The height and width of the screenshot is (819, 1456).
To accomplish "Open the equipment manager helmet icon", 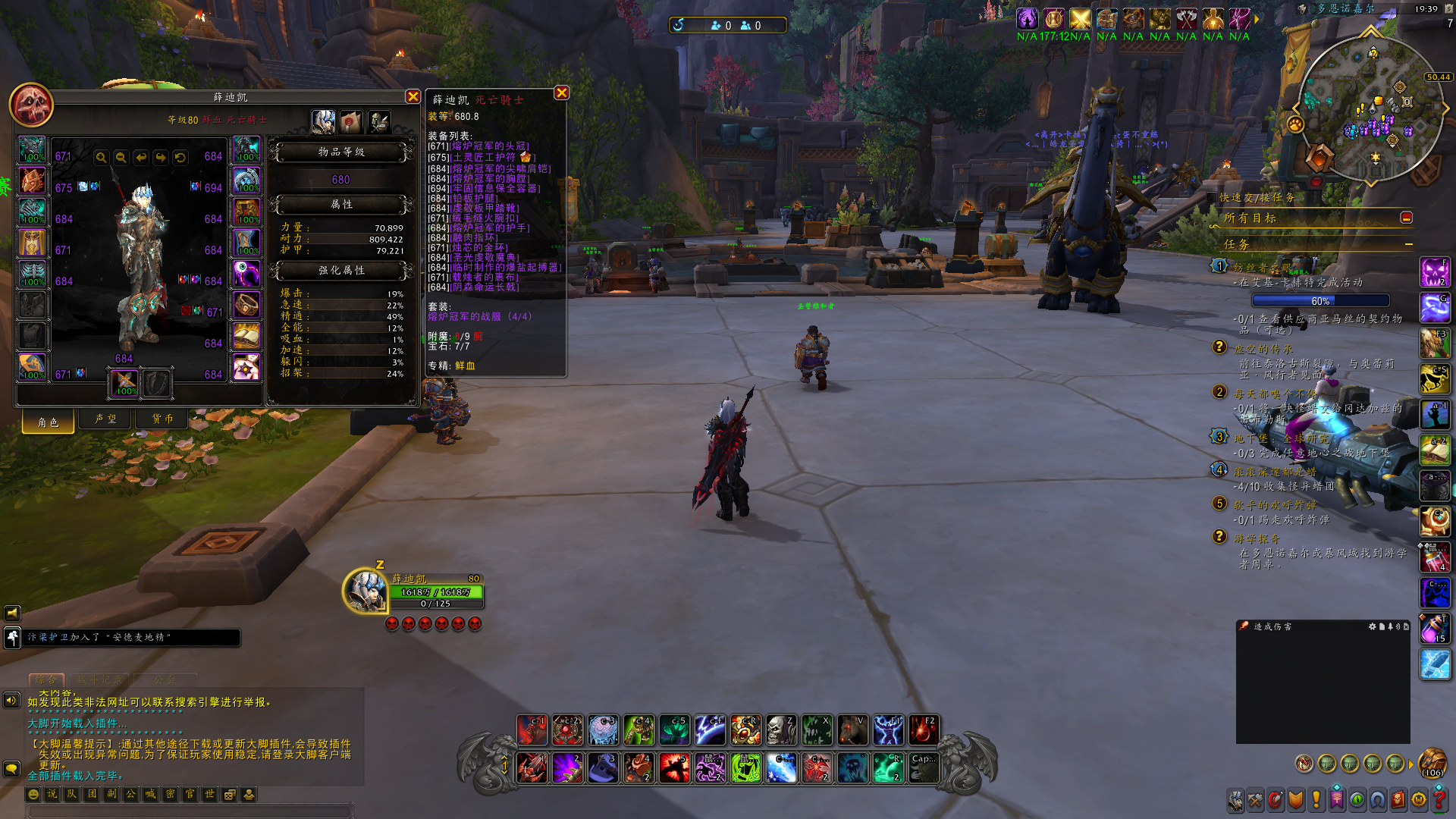I will coord(379,121).
